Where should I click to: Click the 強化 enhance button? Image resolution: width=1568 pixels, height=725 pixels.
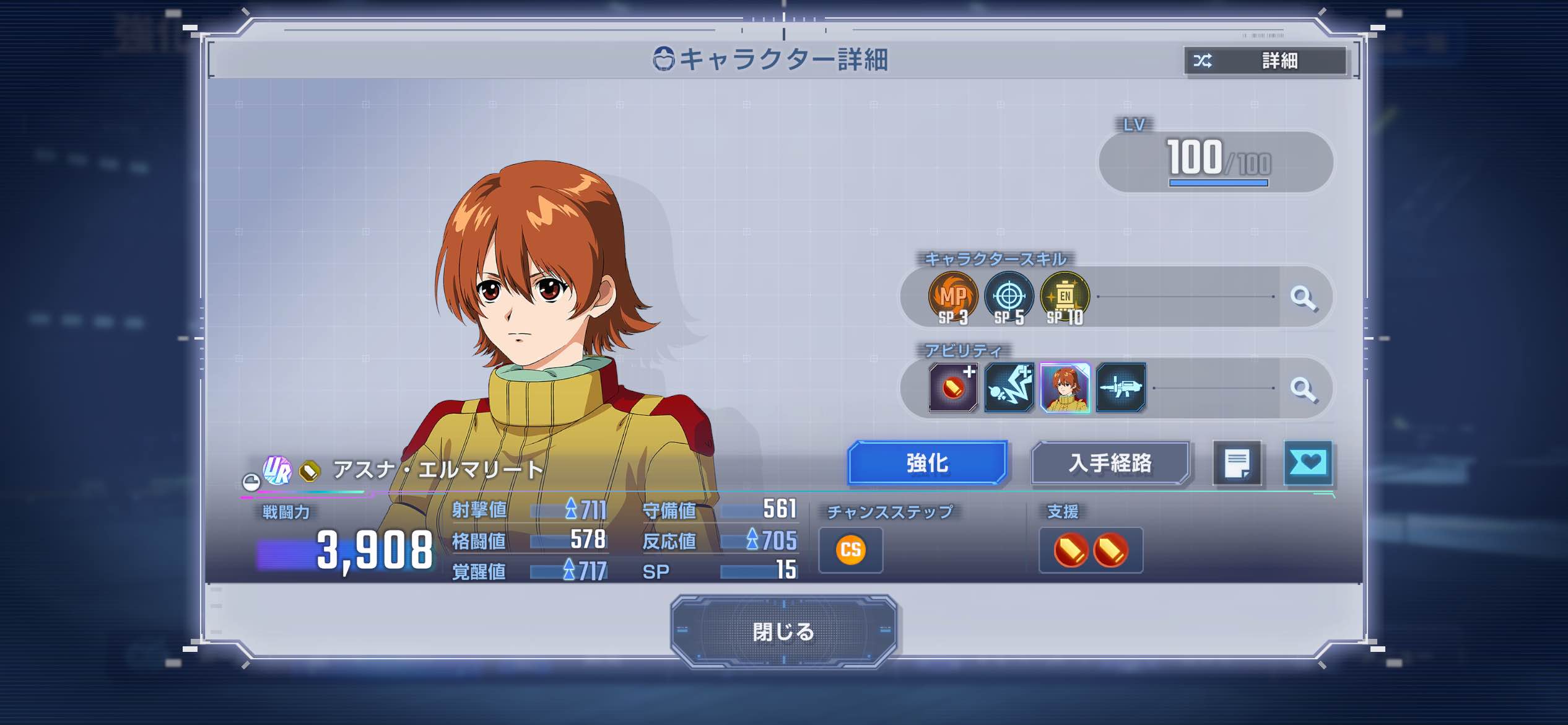[x=927, y=463]
